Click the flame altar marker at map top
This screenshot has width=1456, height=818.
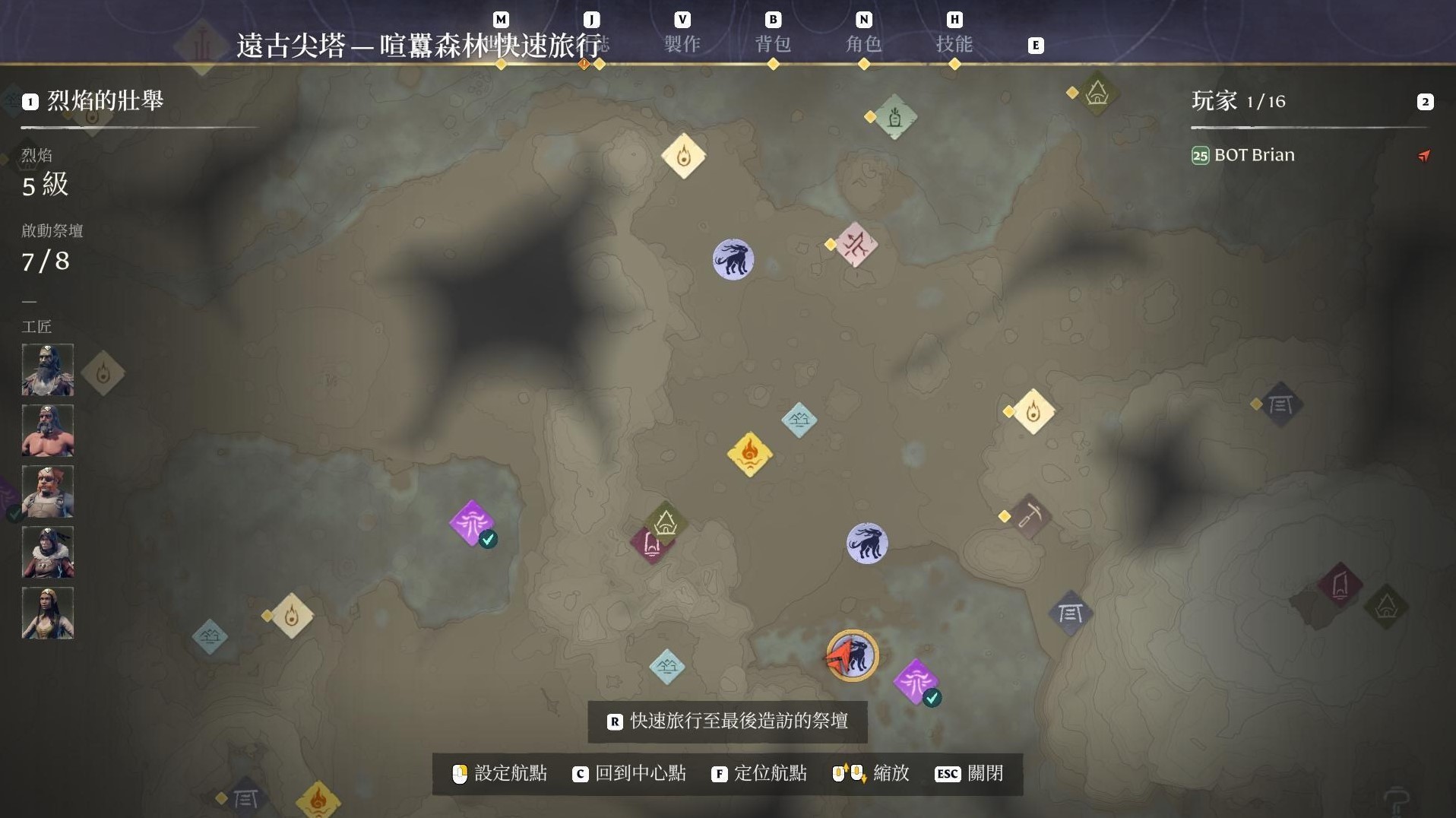click(x=683, y=156)
